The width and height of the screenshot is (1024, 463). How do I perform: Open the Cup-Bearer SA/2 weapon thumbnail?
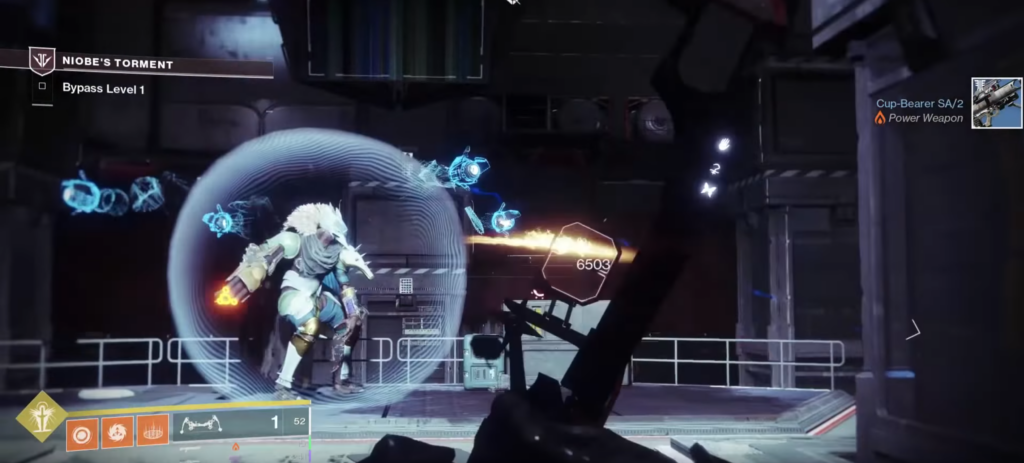click(996, 103)
